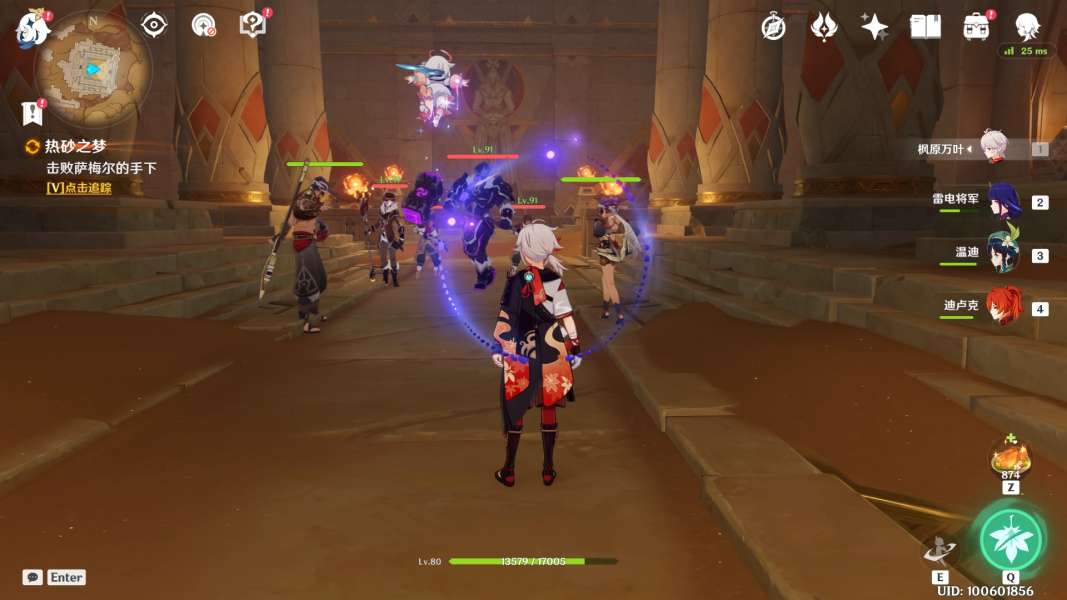Image resolution: width=1067 pixels, height=600 pixels.
Task: Open the Adventurer Handbook book icon
Action: [925, 27]
